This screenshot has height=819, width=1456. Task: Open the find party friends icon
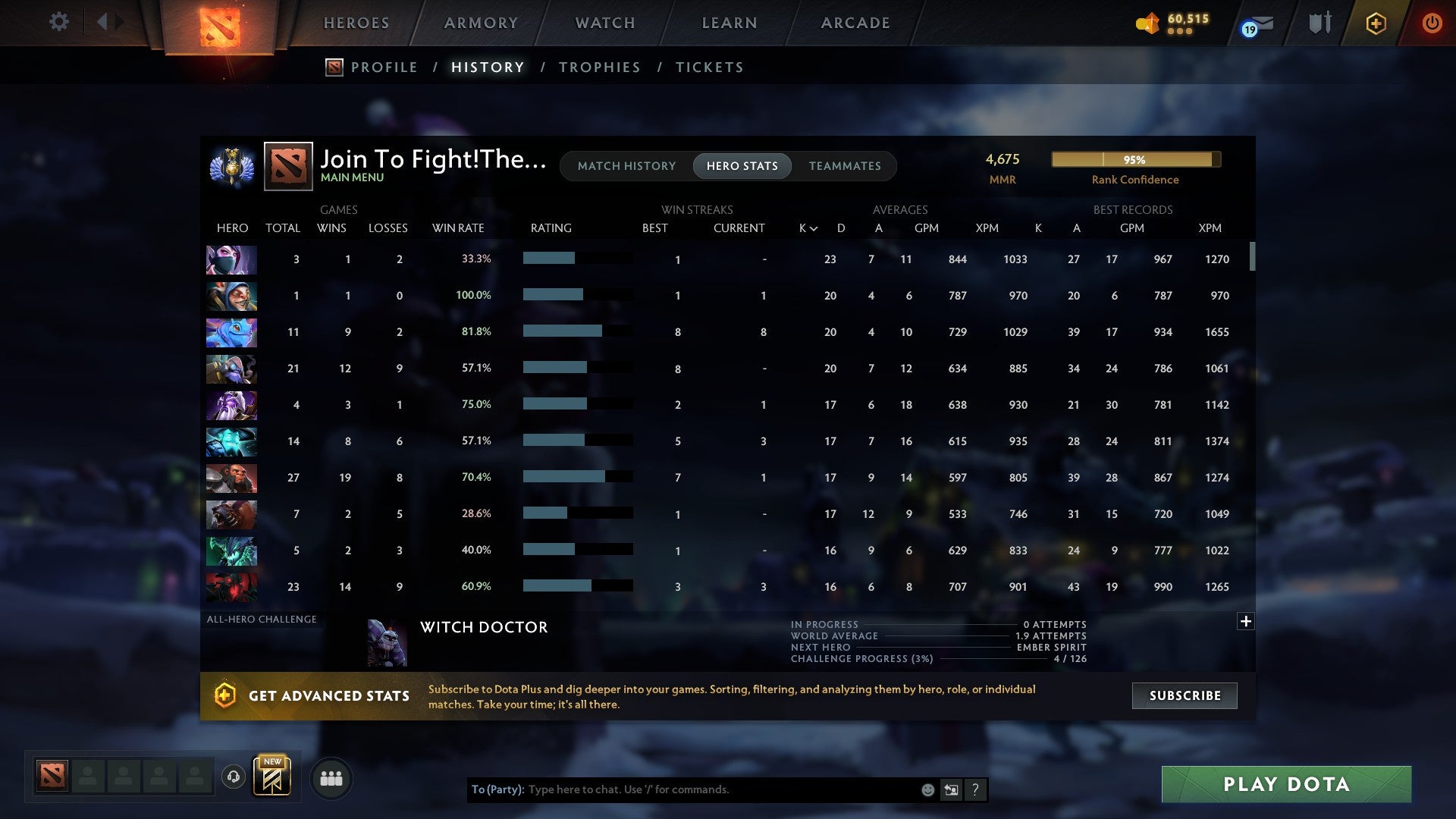(x=331, y=777)
